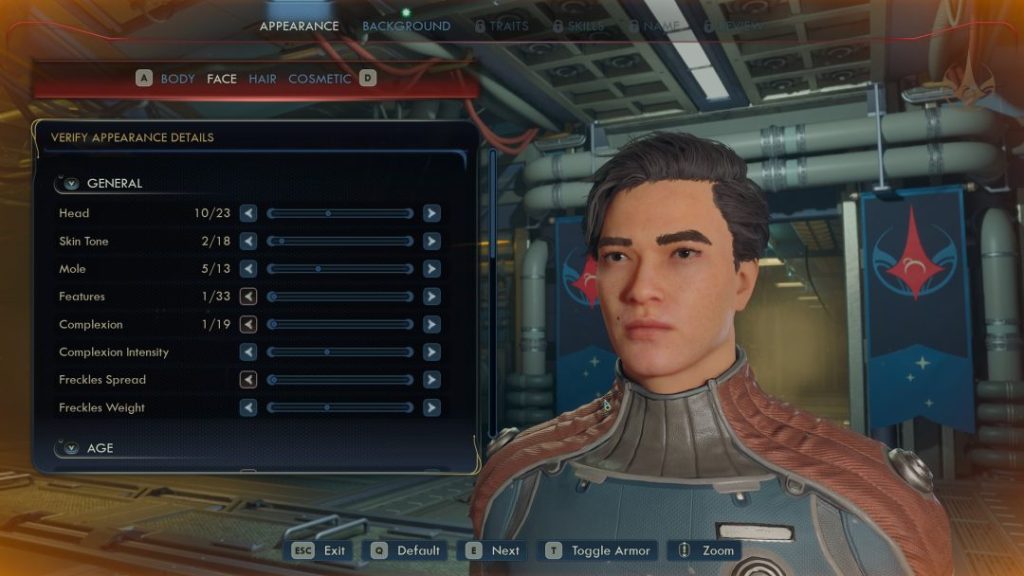Click the Freckles Weight slider track
Screen dimensions: 1024x576
click(x=340, y=408)
